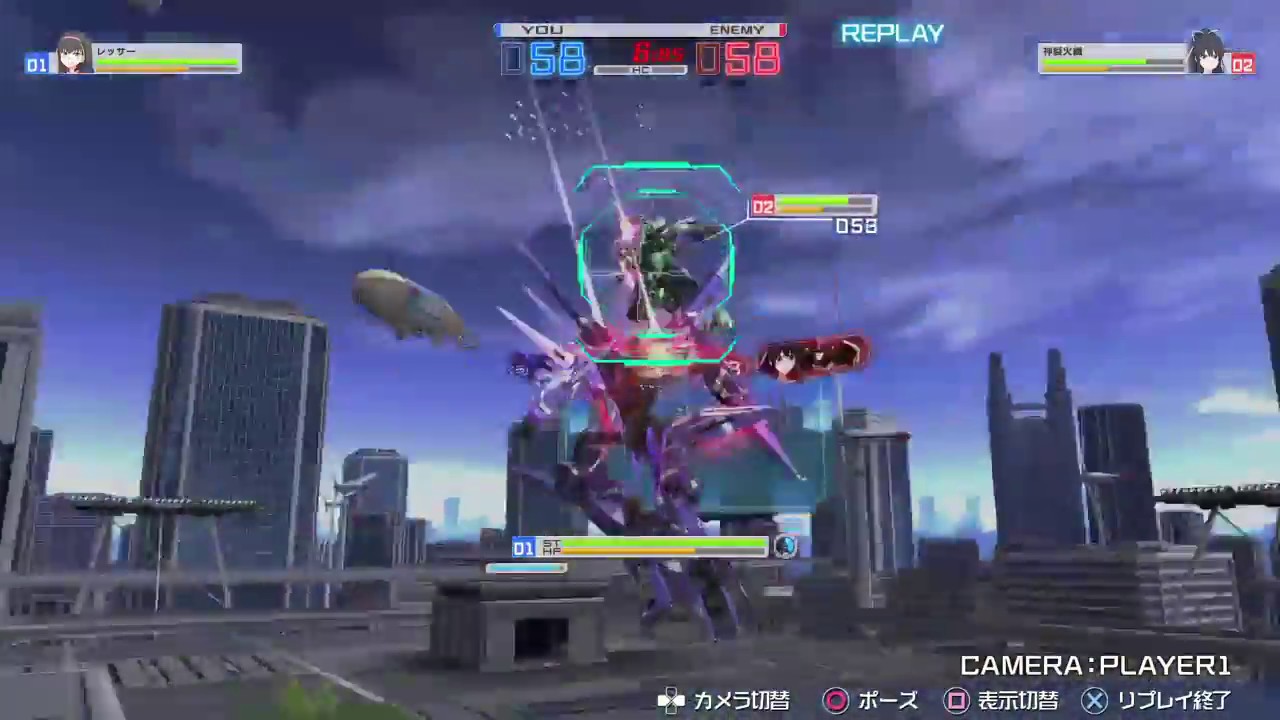Click the REPLAY label at the top
1280x720 pixels.
point(891,33)
